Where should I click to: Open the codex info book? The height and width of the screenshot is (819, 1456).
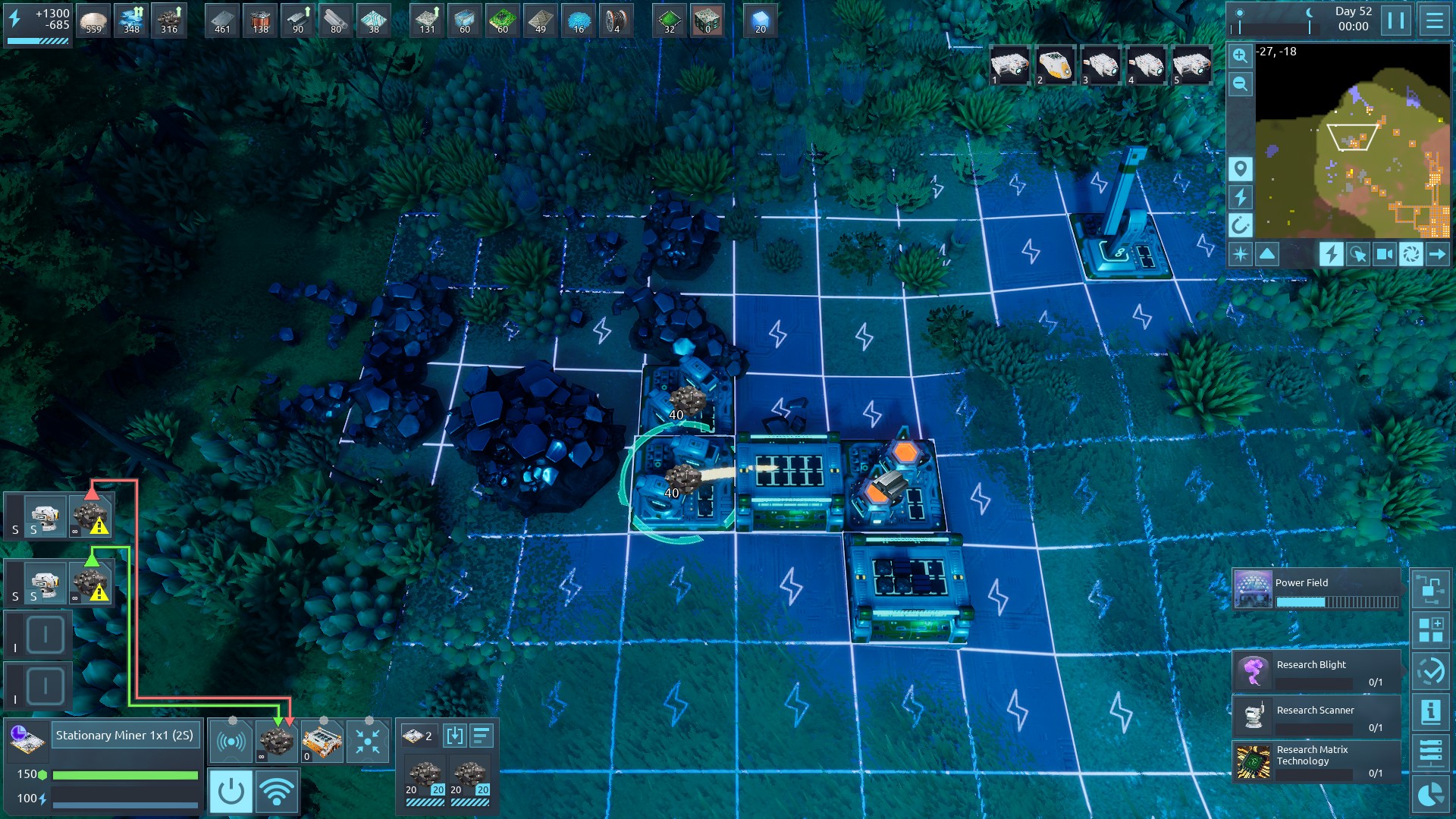[1431, 711]
